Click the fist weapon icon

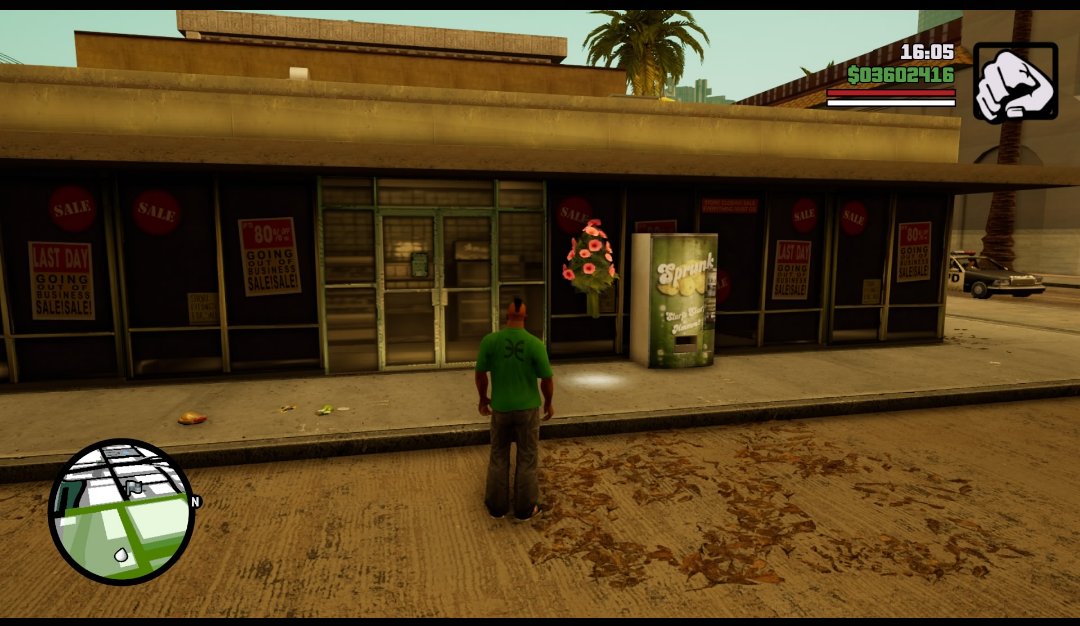pyautogui.click(x=1014, y=82)
